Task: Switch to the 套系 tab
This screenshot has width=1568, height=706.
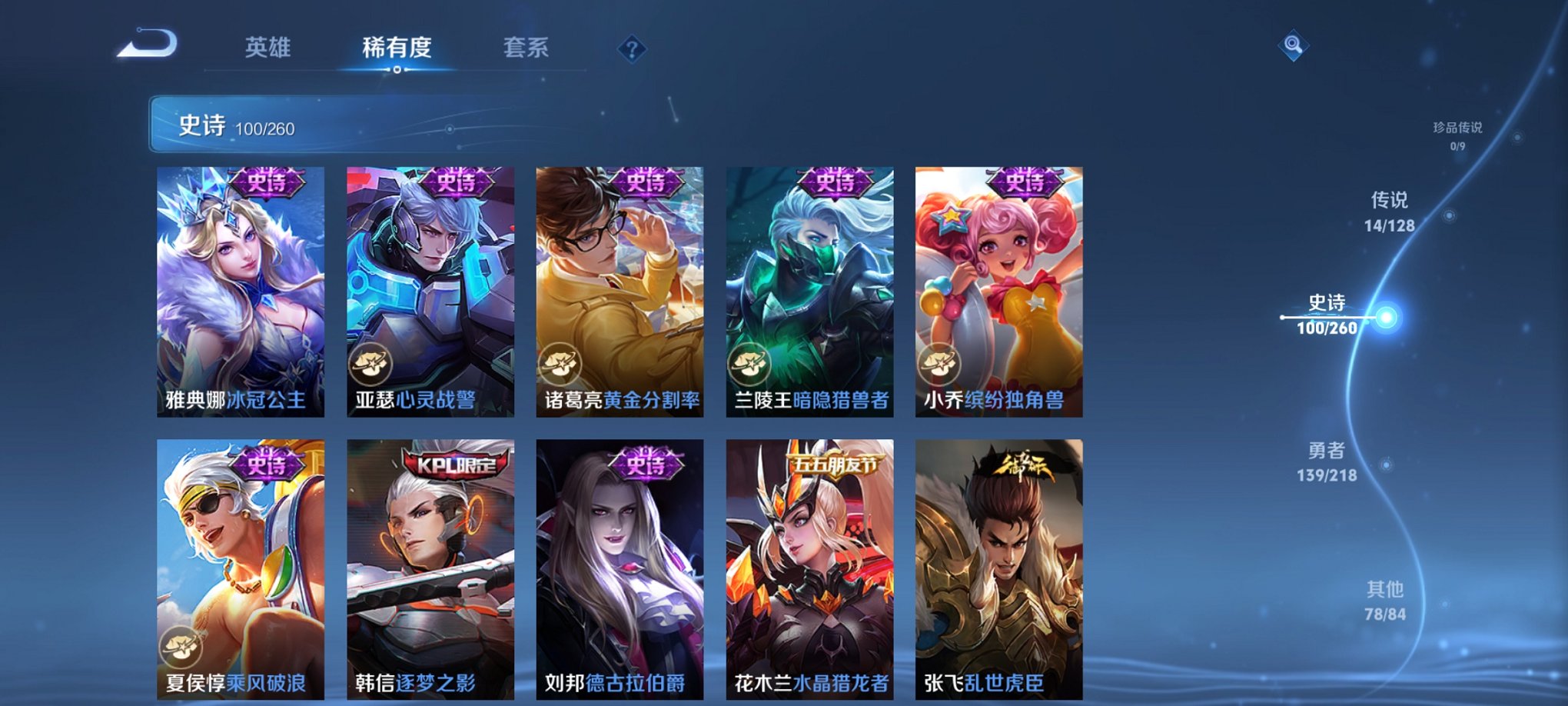Action: pos(527,48)
